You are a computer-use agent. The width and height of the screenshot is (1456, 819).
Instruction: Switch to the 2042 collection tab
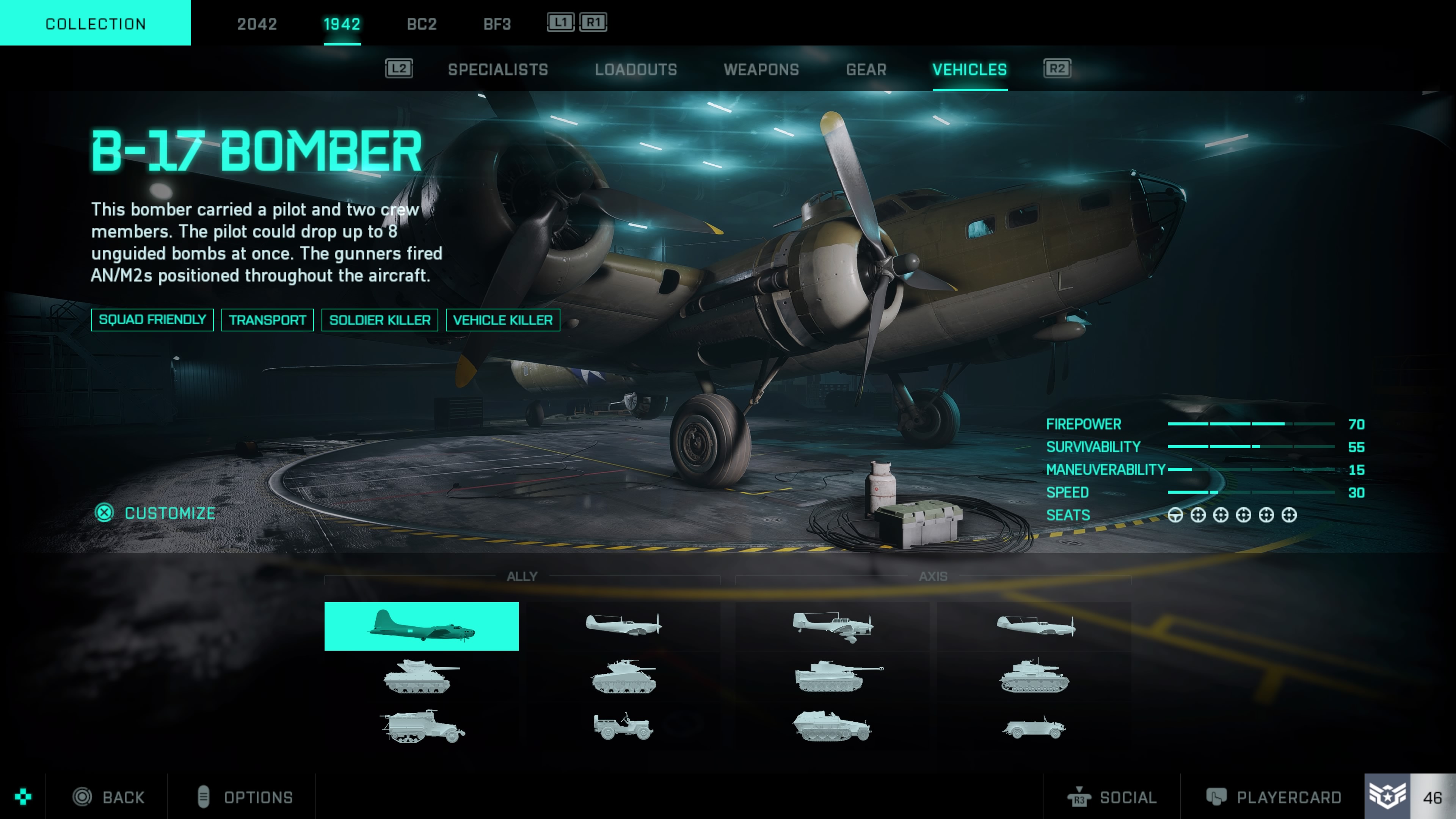(257, 24)
